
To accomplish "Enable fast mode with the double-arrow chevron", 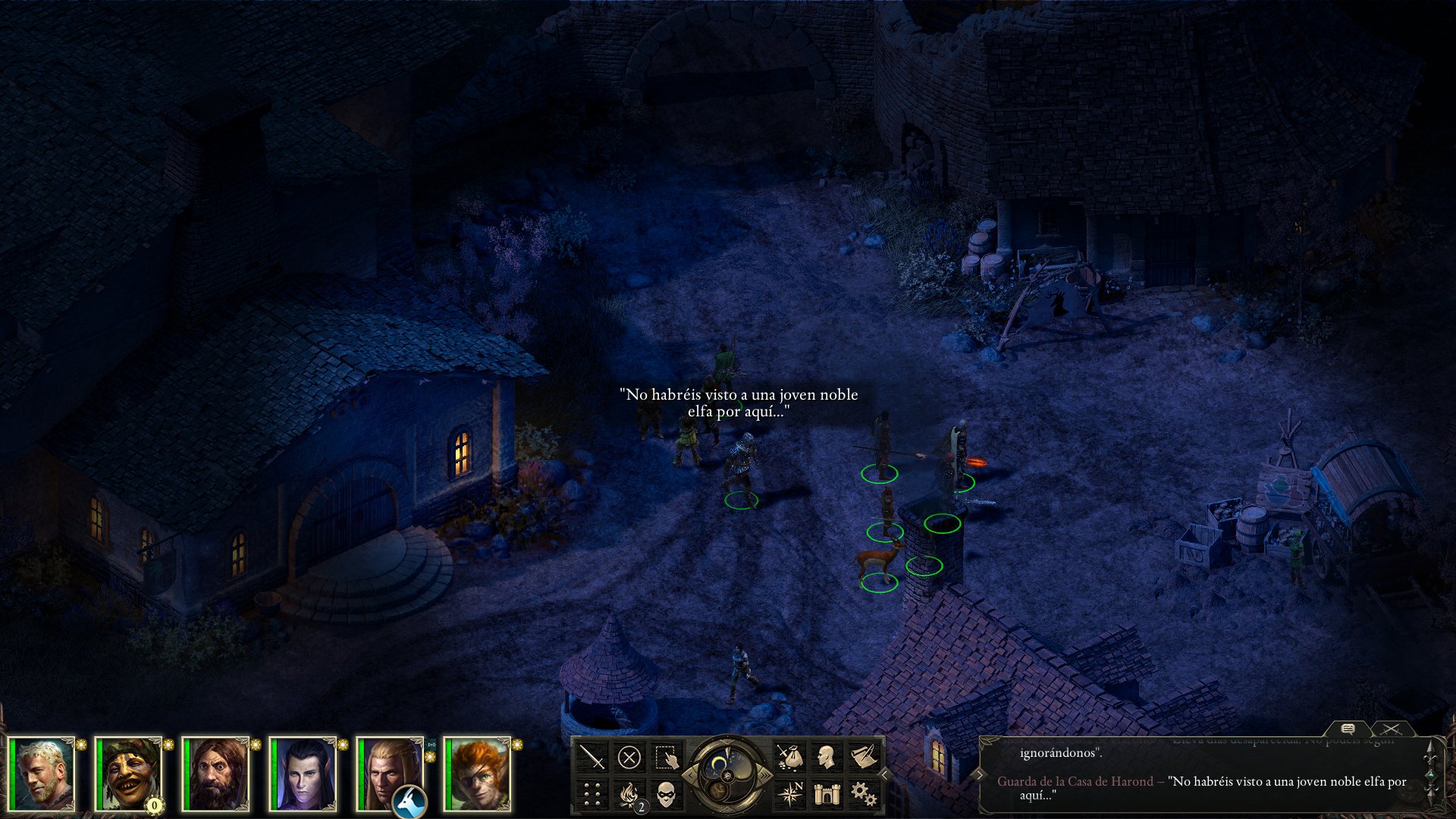I will [x=765, y=774].
